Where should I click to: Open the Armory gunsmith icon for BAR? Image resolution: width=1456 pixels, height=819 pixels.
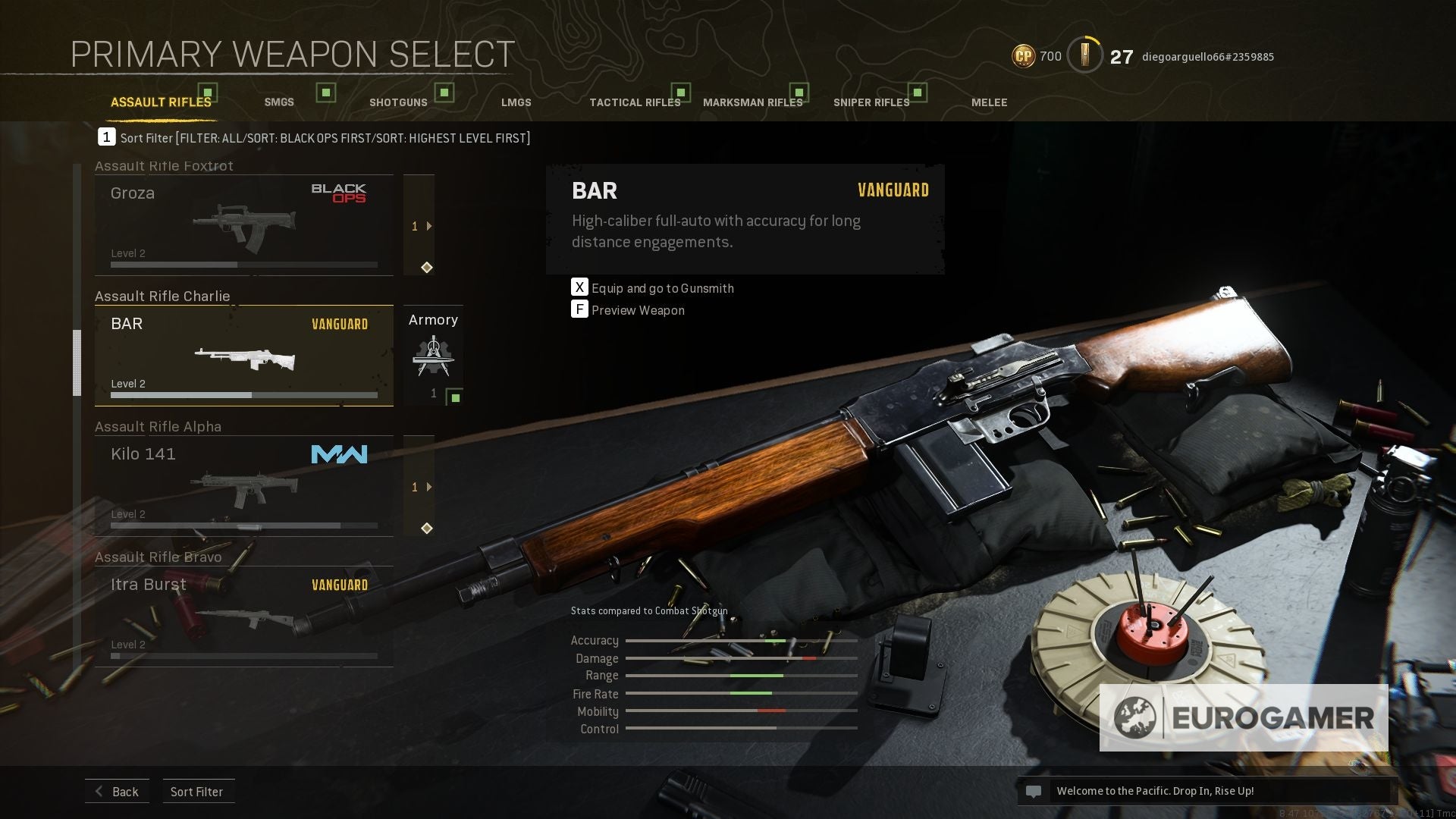432,355
